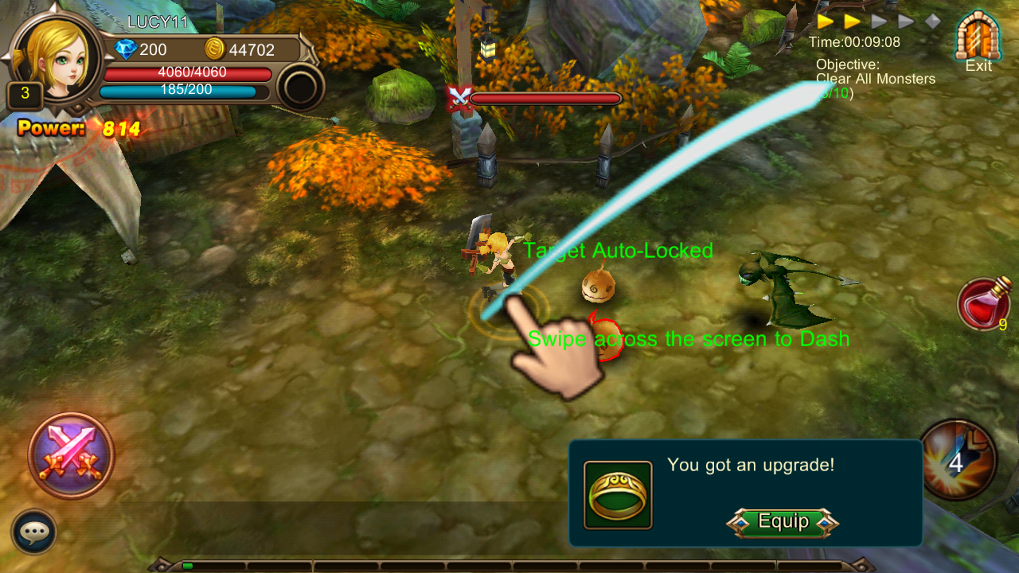Image resolution: width=1019 pixels, height=573 pixels.
Task: Equip the upgraded ring
Action: point(783,522)
